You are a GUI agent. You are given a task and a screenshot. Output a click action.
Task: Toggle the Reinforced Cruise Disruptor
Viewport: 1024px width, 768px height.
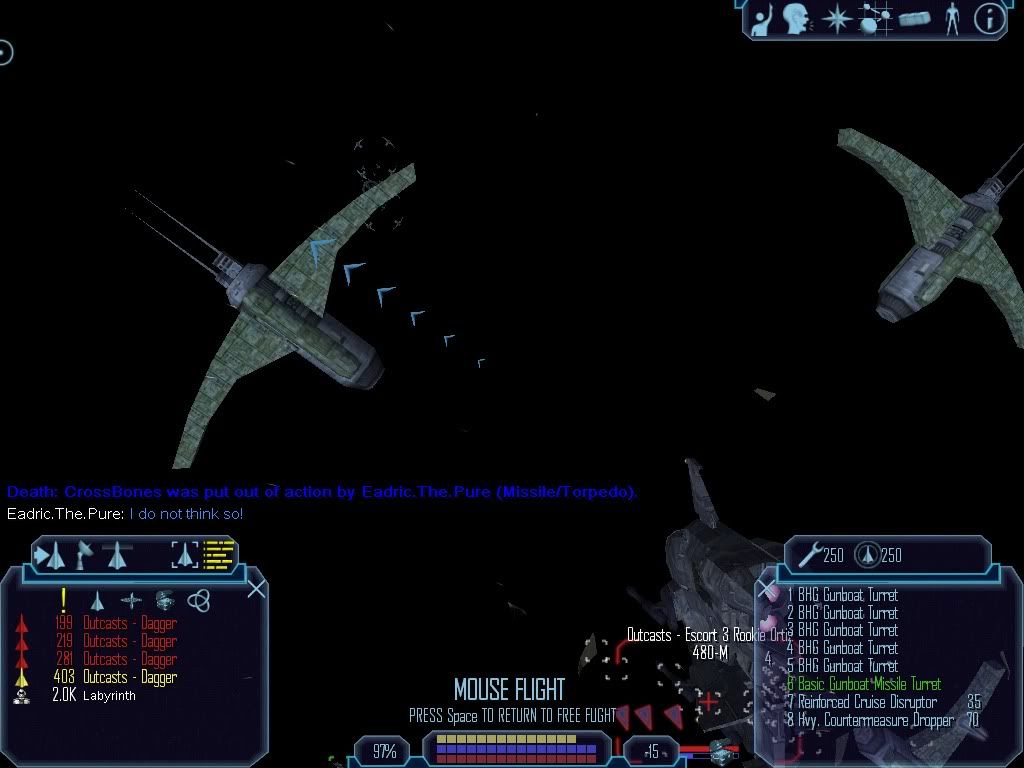click(867, 702)
